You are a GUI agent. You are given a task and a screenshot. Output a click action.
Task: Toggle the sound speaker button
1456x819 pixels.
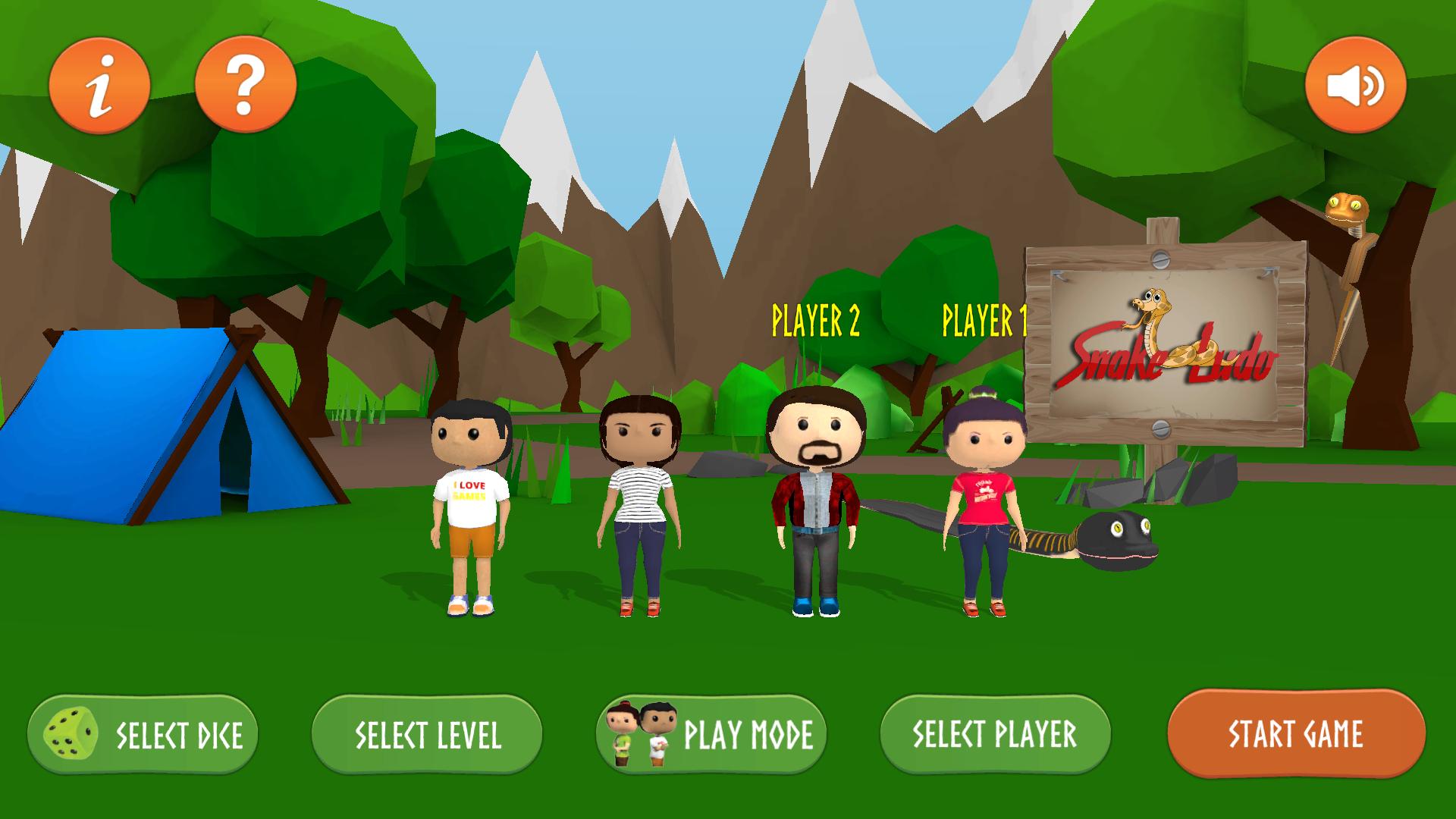point(1355,85)
